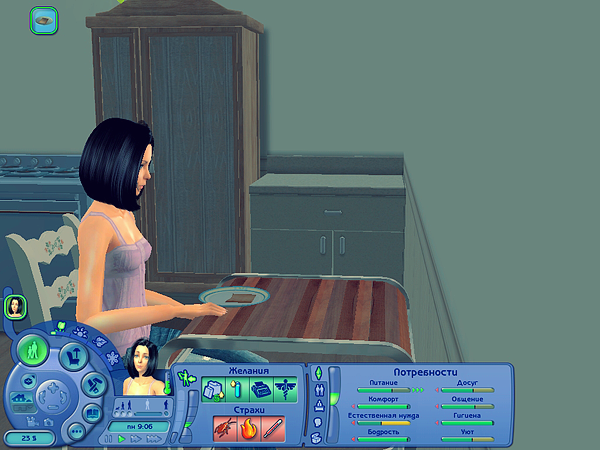Open the Needs tab with the plumbob icon
The width and height of the screenshot is (600, 450).
click(x=320, y=373)
